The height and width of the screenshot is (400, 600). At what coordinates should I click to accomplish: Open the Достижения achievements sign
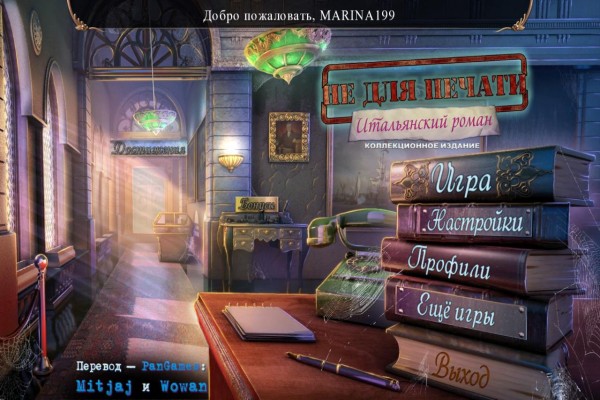pyautogui.click(x=149, y=148)
